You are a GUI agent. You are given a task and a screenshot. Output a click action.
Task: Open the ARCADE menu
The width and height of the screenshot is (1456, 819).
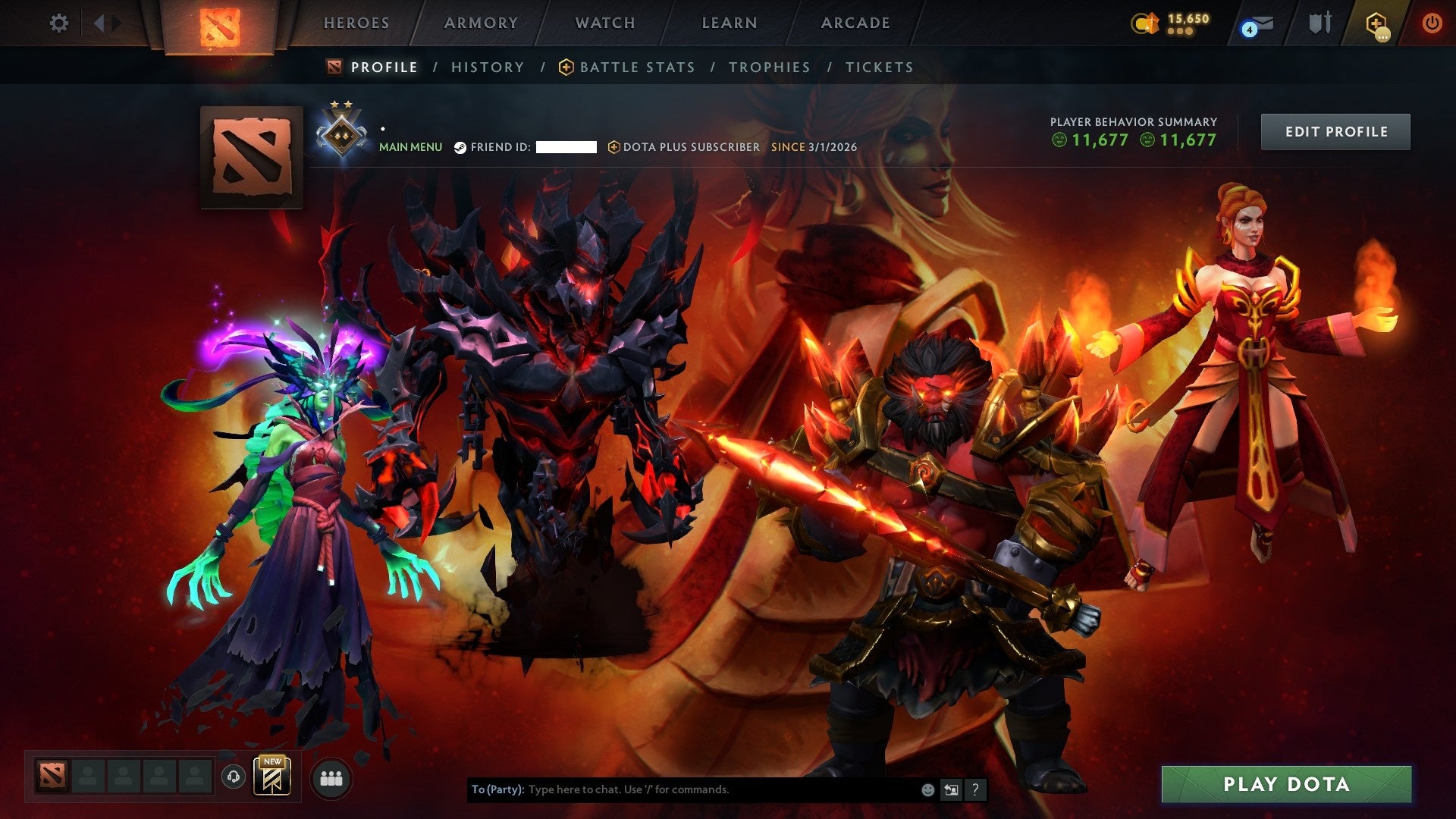855,23
